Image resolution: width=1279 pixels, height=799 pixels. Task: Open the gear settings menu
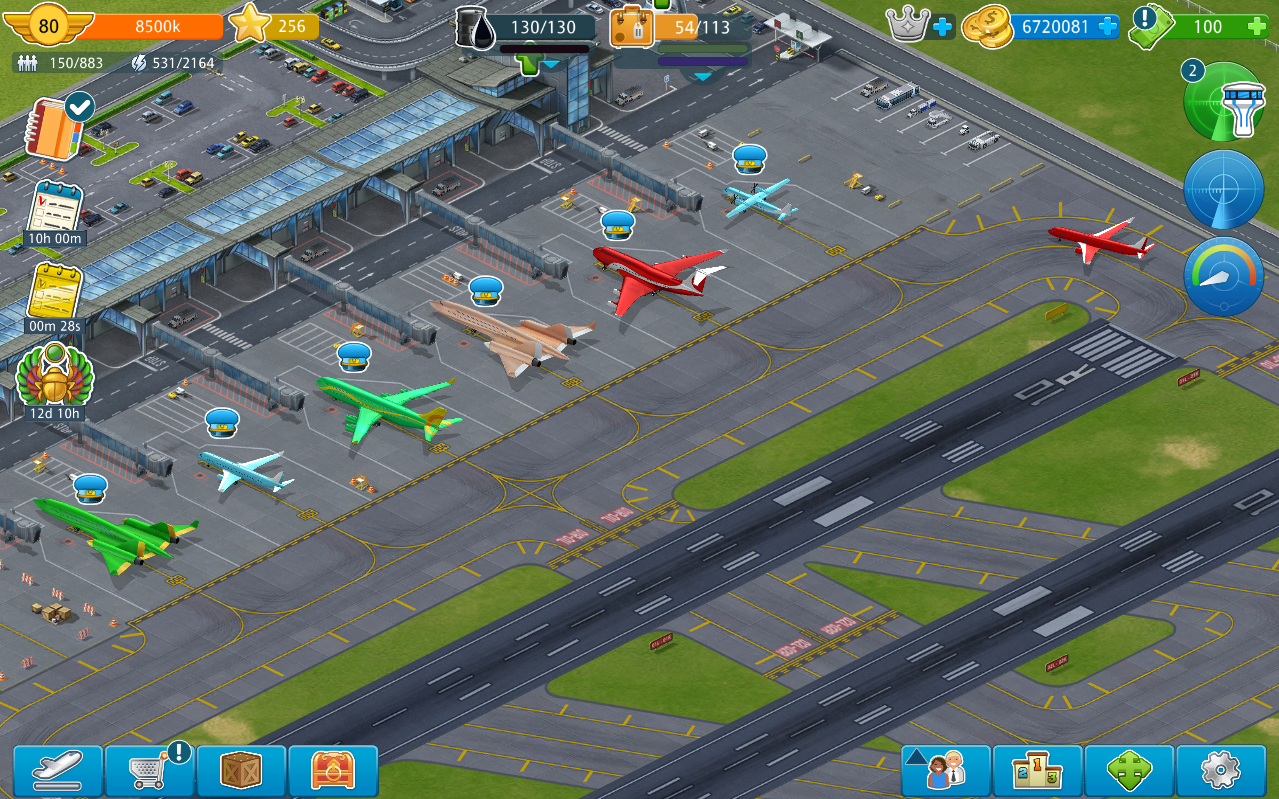click(1220, 771)
